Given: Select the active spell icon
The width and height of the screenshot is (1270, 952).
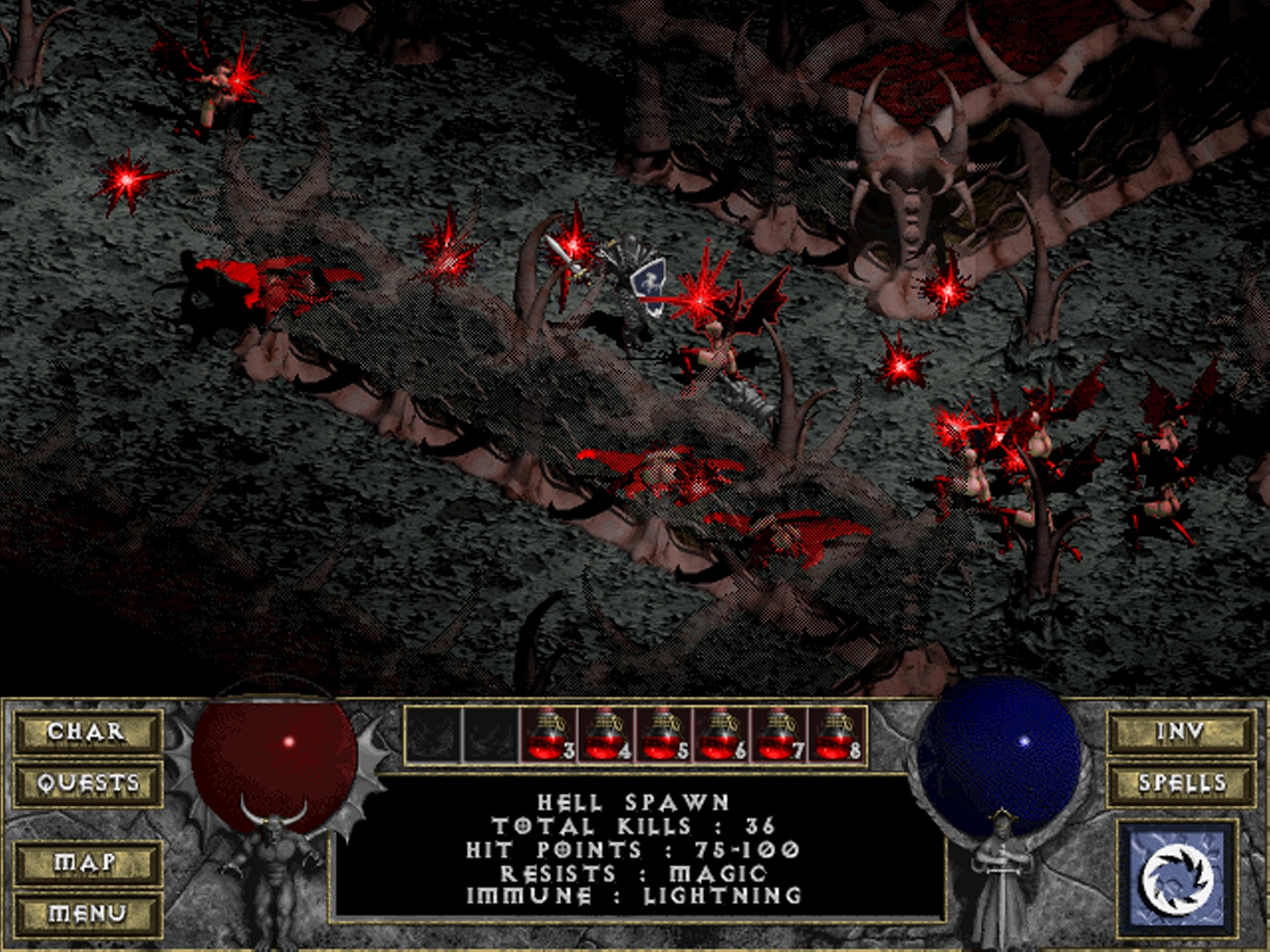Looking at the screenshot, I should click(x=1177, y=879).
